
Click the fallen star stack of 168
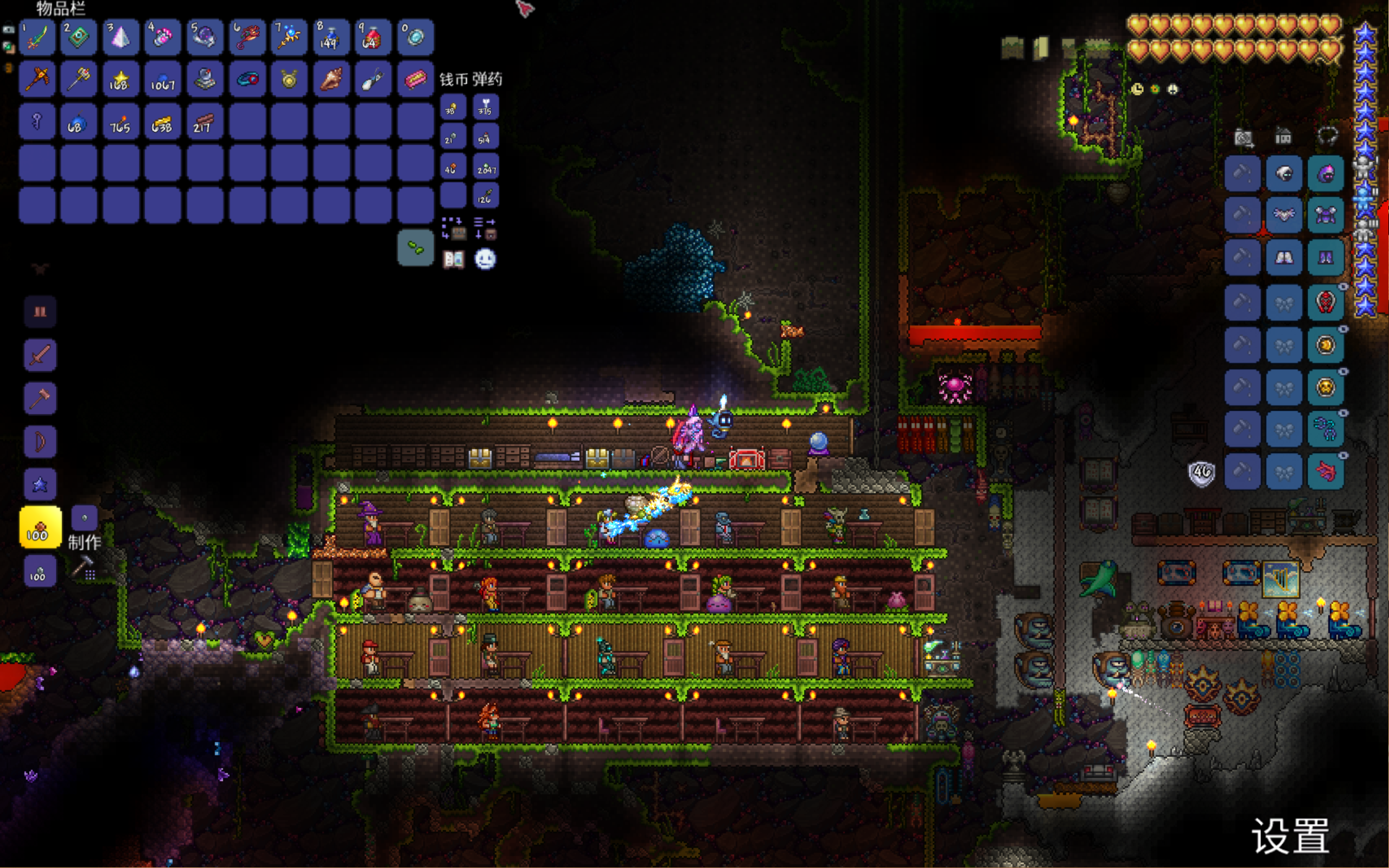(x=120, y=80)
